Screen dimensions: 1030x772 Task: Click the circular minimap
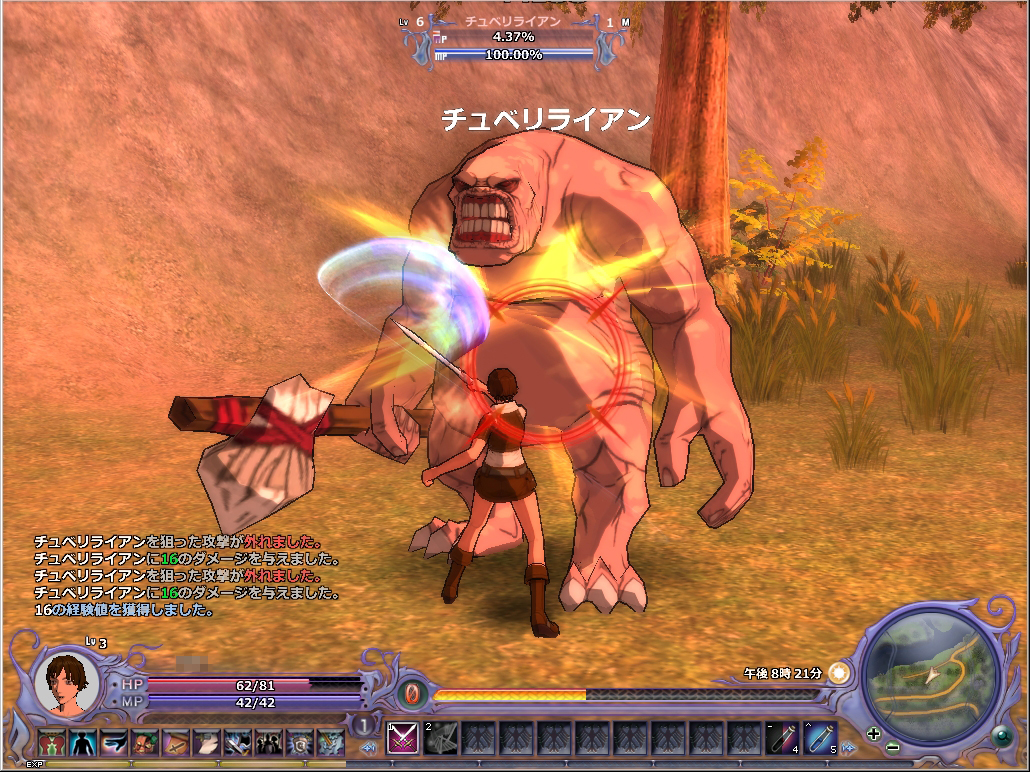click(x=930, y=677)
